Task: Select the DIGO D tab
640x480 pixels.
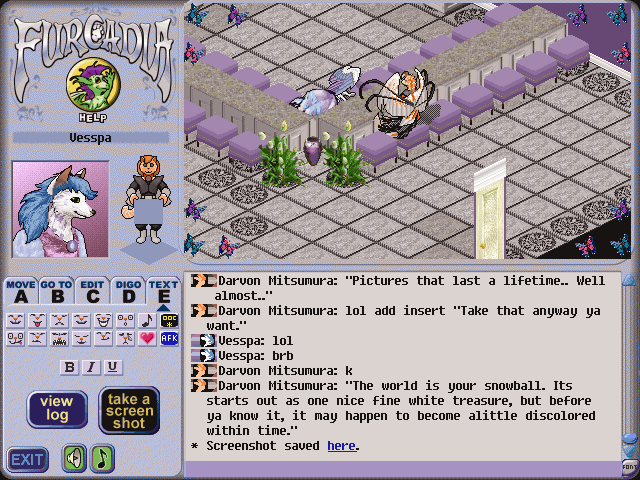Action: click(127, 291)
